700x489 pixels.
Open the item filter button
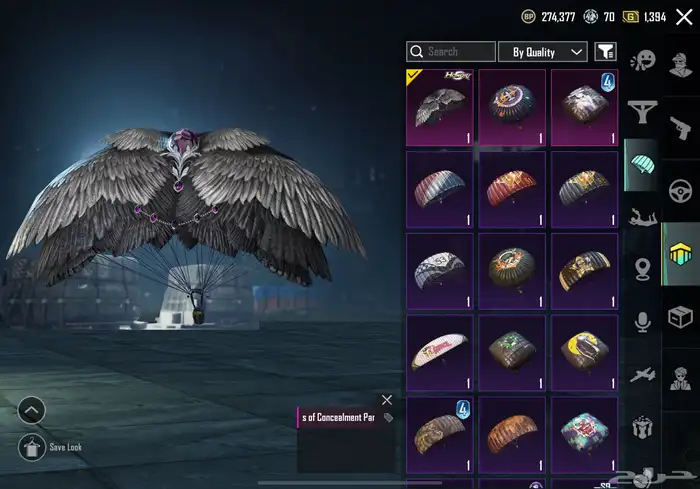tap(605, 52)
